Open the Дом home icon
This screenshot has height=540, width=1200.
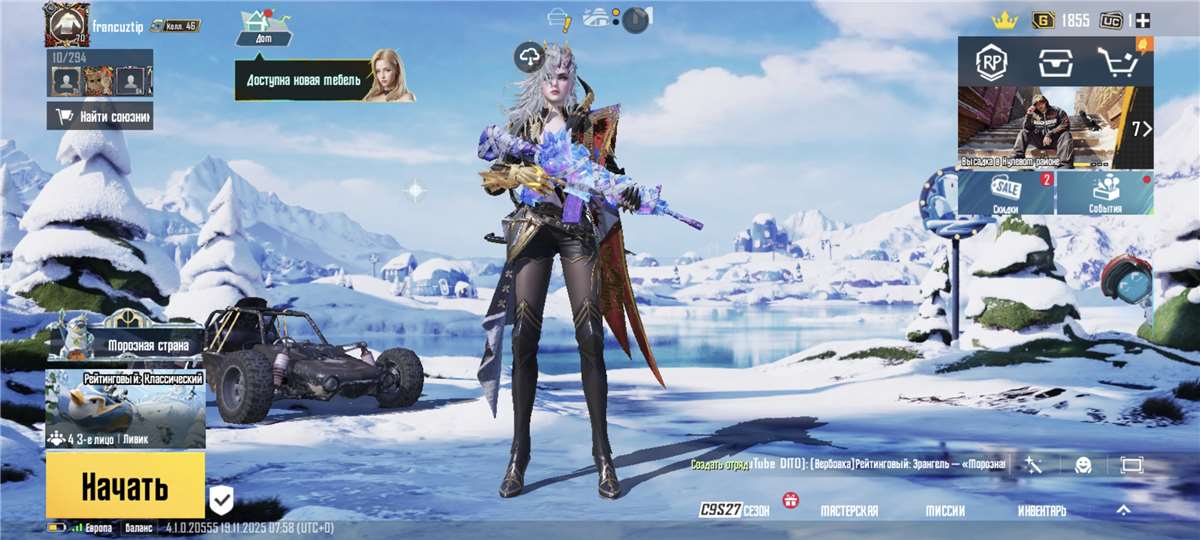click(x=263, y=26)
